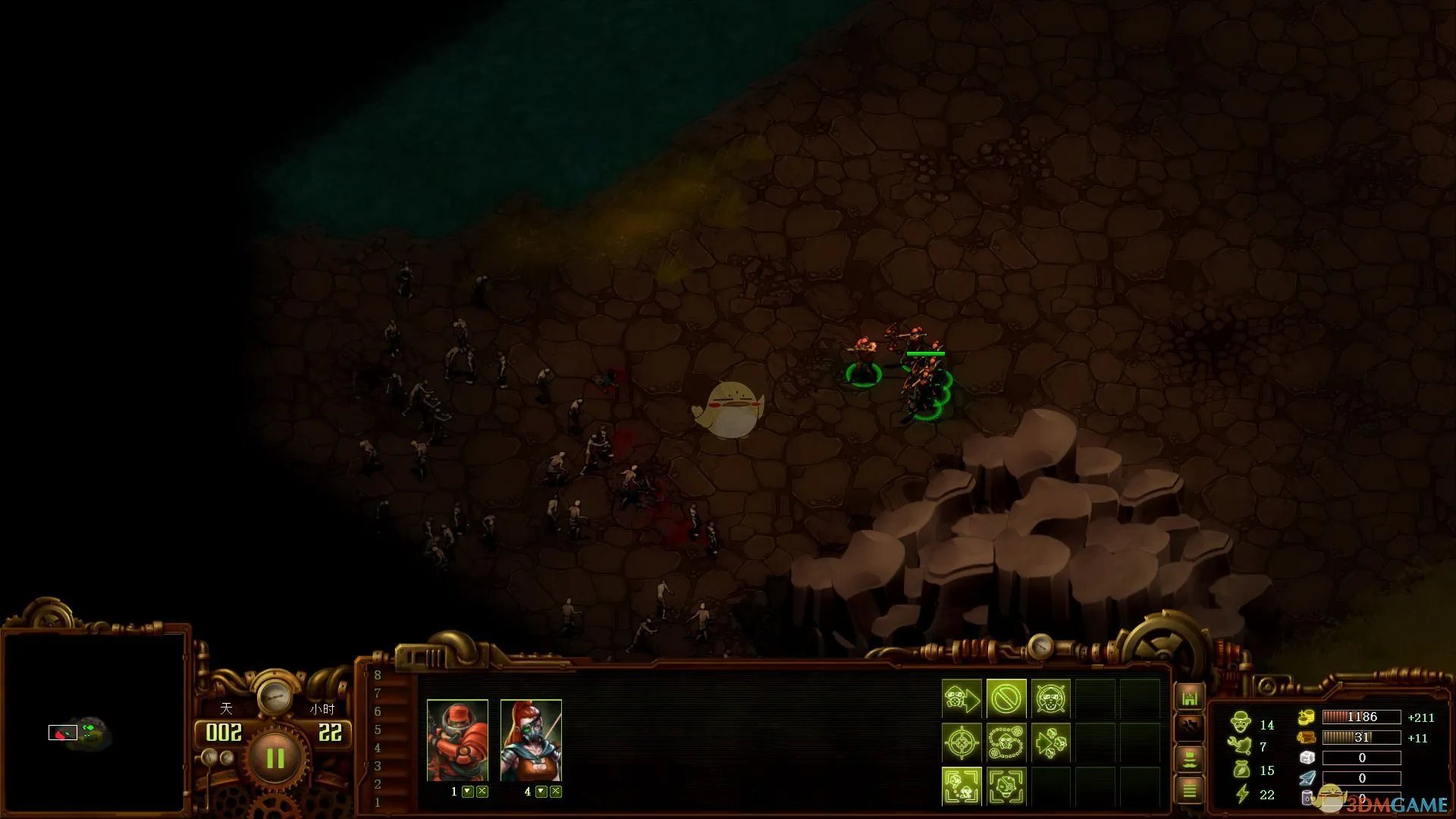Choose the crosshair attack command
The width and height of the screenshot is (1456, 819).
pyautogui.click(x=962, y=742)
